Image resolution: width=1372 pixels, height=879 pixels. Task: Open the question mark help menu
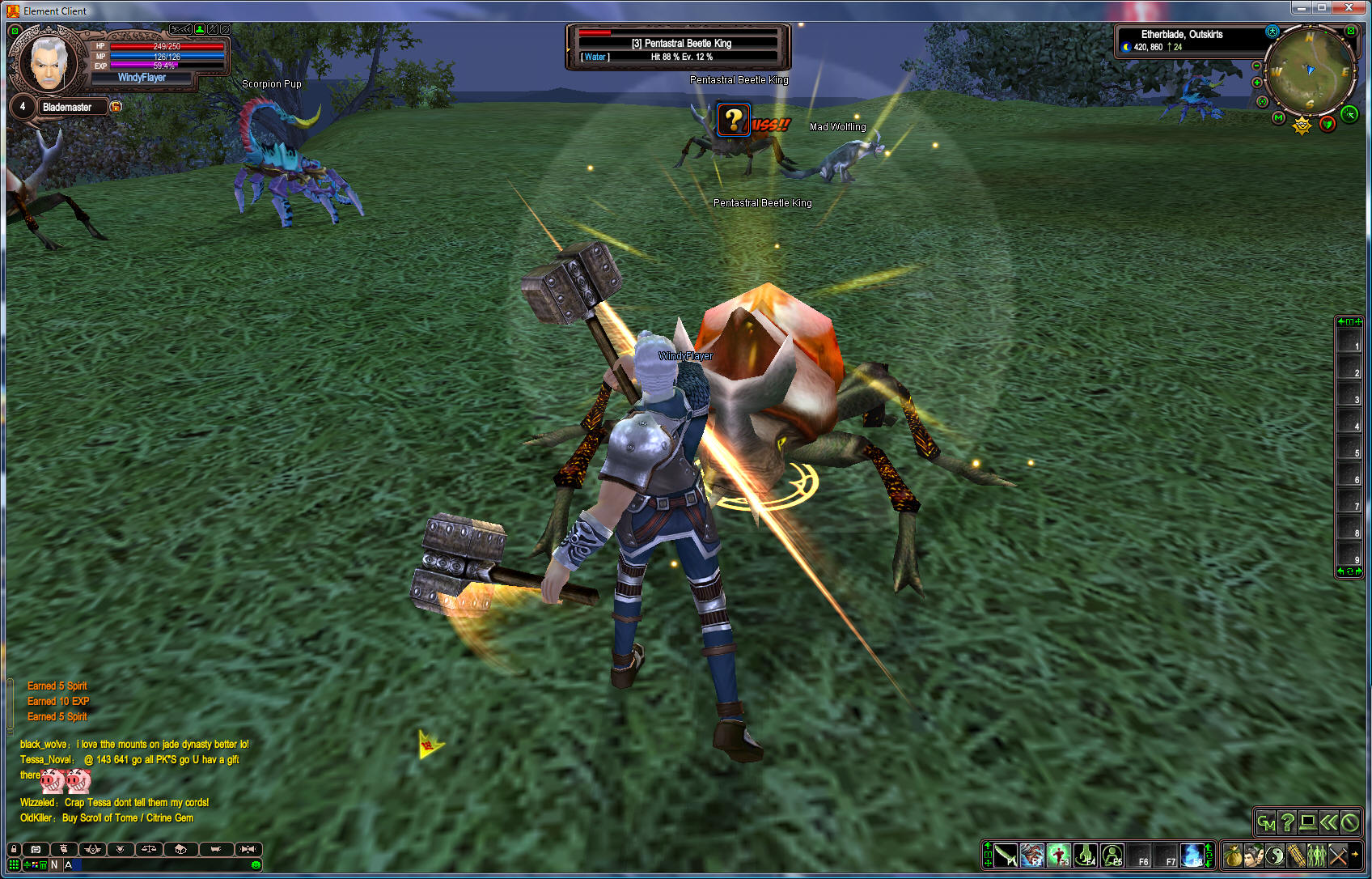[x=1287, y=823]
